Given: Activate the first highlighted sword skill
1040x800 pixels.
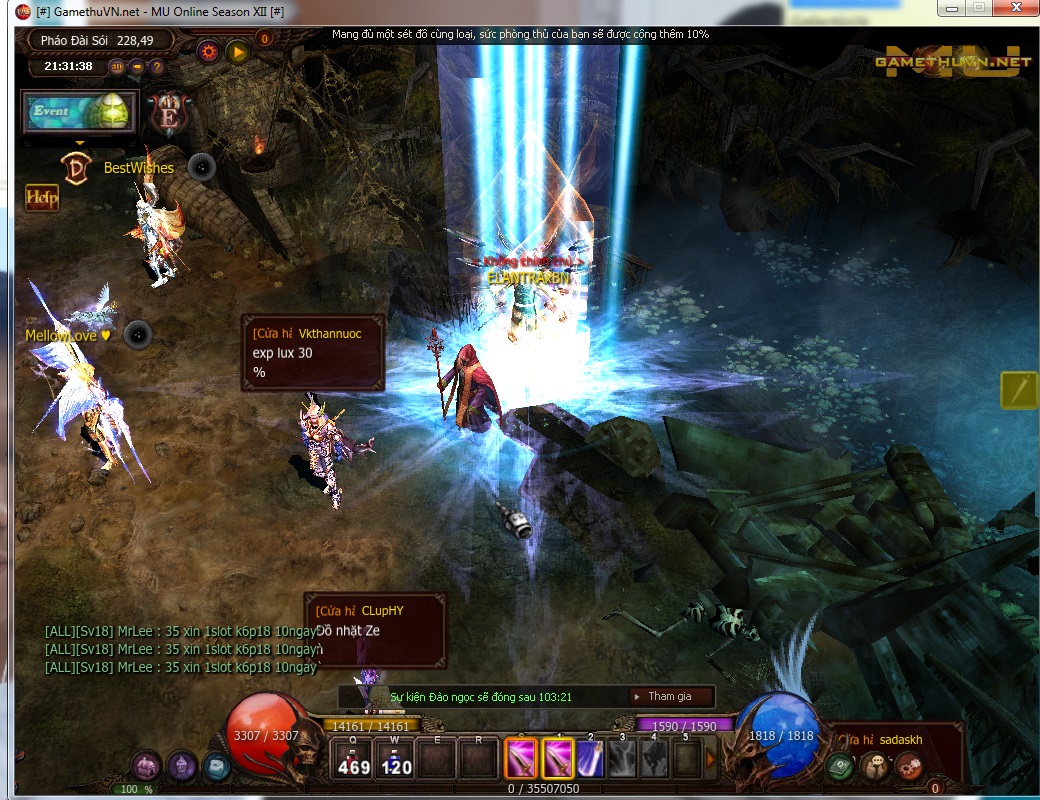Looking at the screenshot, I should click(521, 758).
